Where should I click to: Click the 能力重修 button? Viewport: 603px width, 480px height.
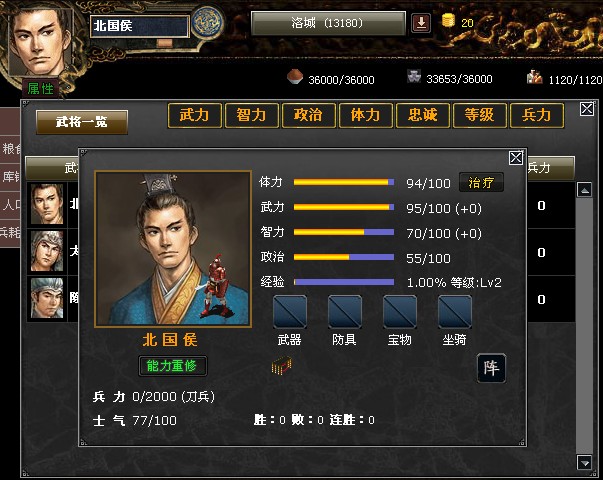point(172,366)
